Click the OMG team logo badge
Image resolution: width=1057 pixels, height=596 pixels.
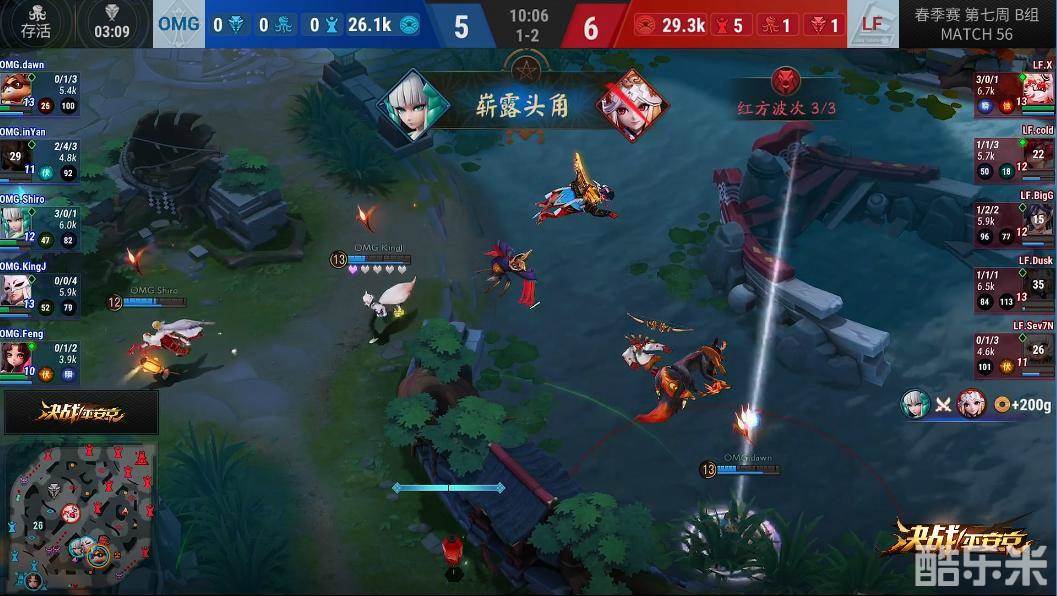[x=178, y=24]
